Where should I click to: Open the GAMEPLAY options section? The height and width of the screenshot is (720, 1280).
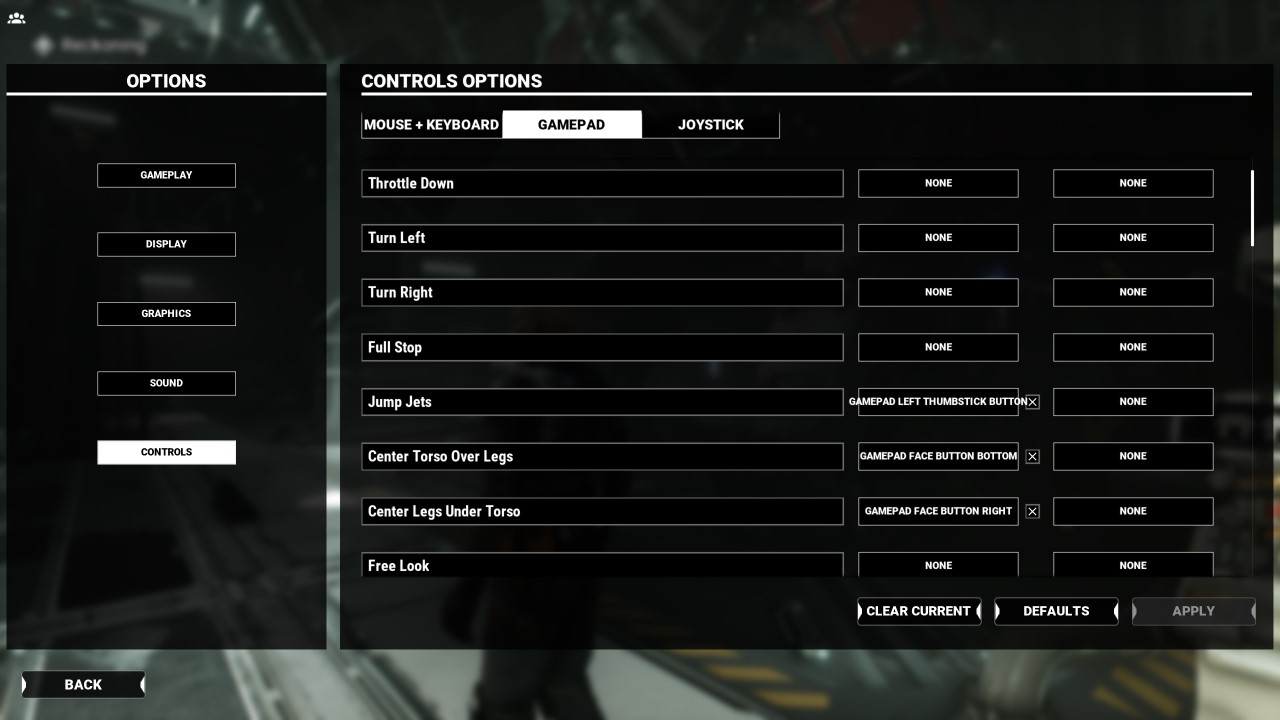pos(166,174)
